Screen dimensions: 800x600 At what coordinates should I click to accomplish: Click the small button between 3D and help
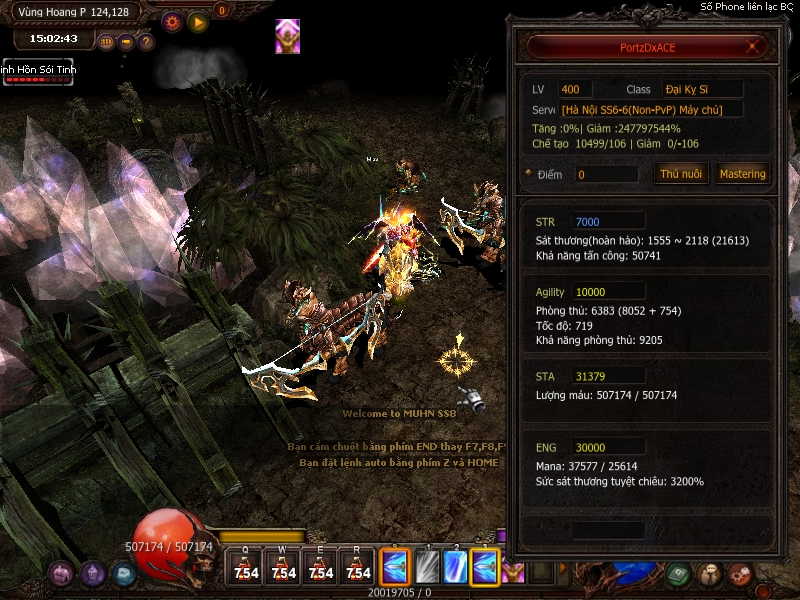click(127, 42)
